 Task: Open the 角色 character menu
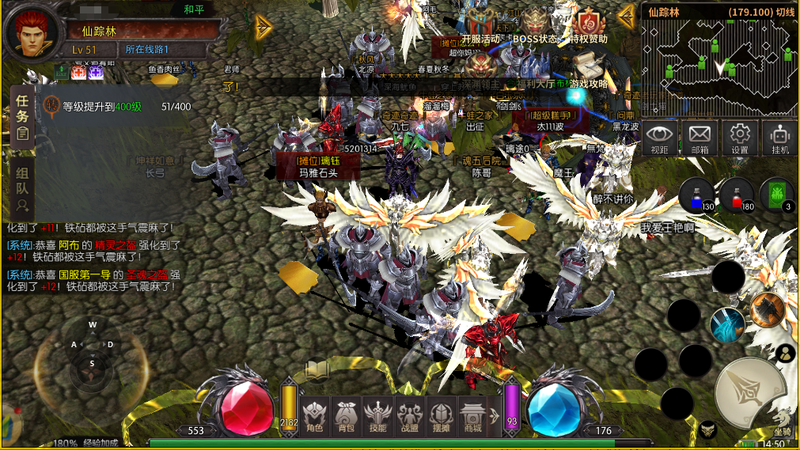click(x=315, y=413)
